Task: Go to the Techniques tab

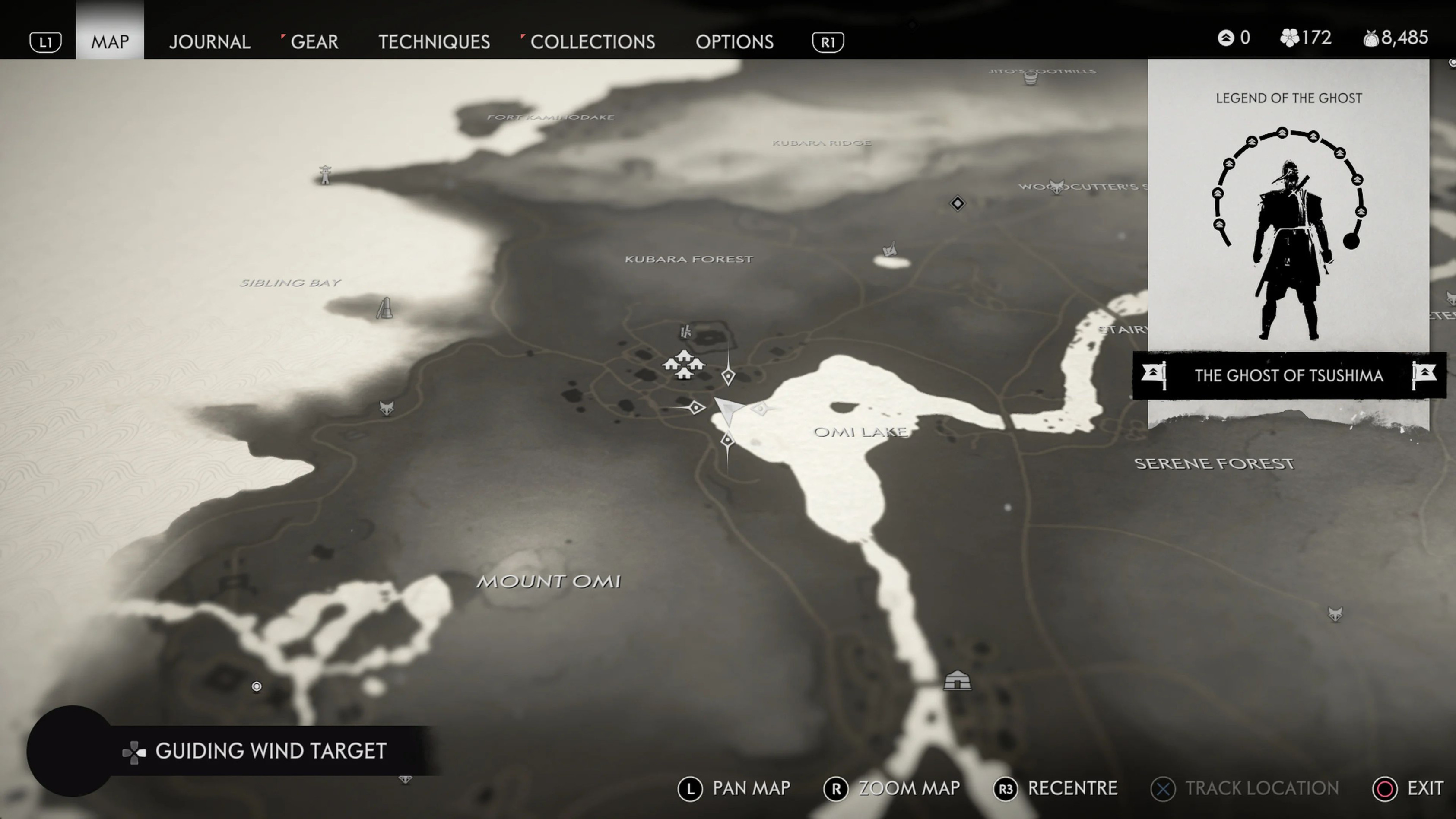Action: click(434, 42)
